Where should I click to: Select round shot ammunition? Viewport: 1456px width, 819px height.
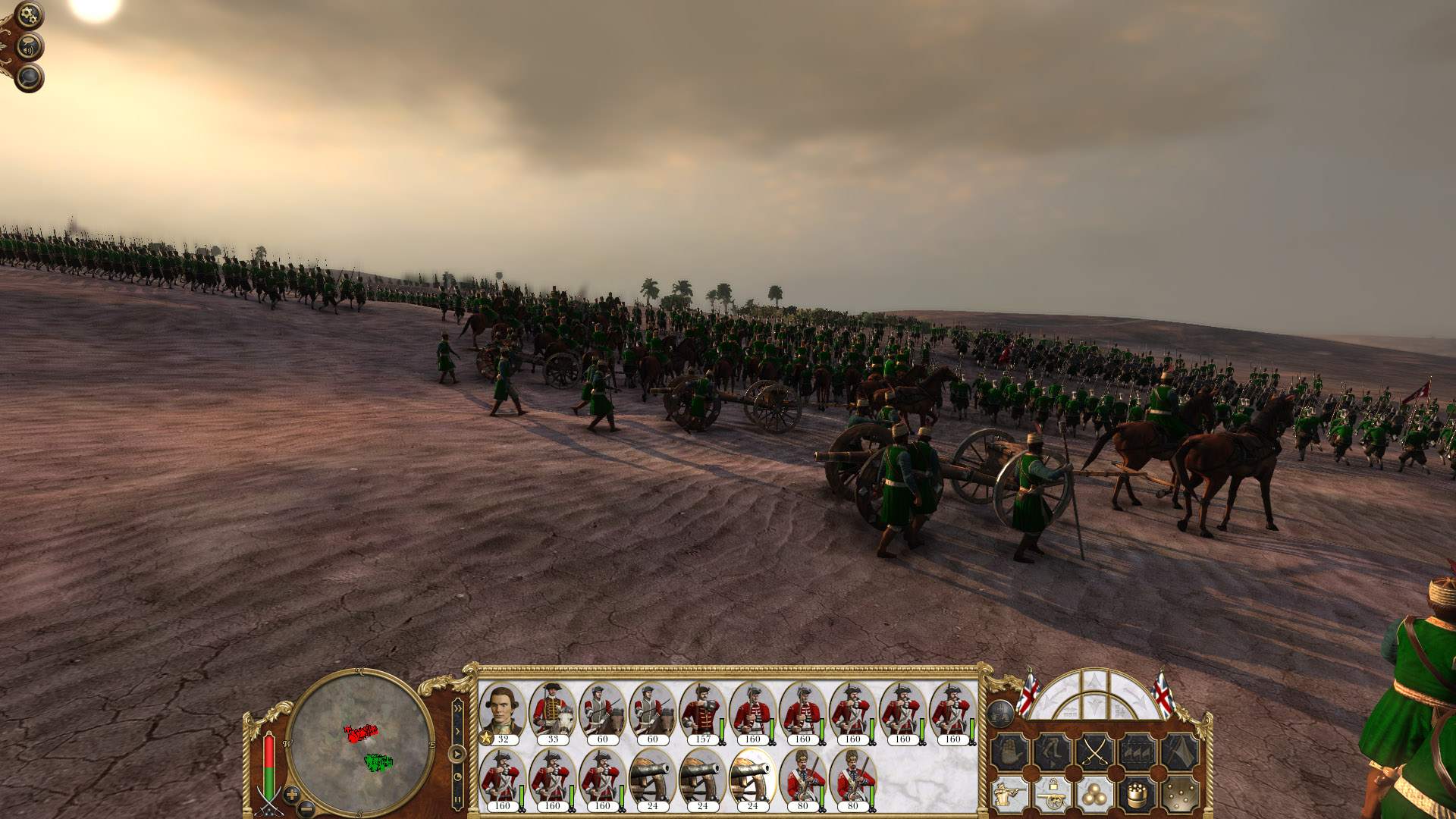tap(1095, 795)
